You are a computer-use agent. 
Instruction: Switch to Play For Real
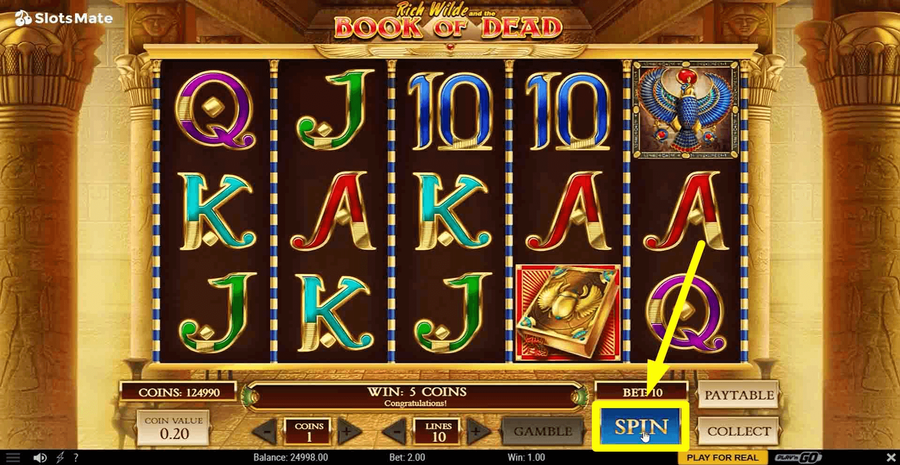coord(721,457)
